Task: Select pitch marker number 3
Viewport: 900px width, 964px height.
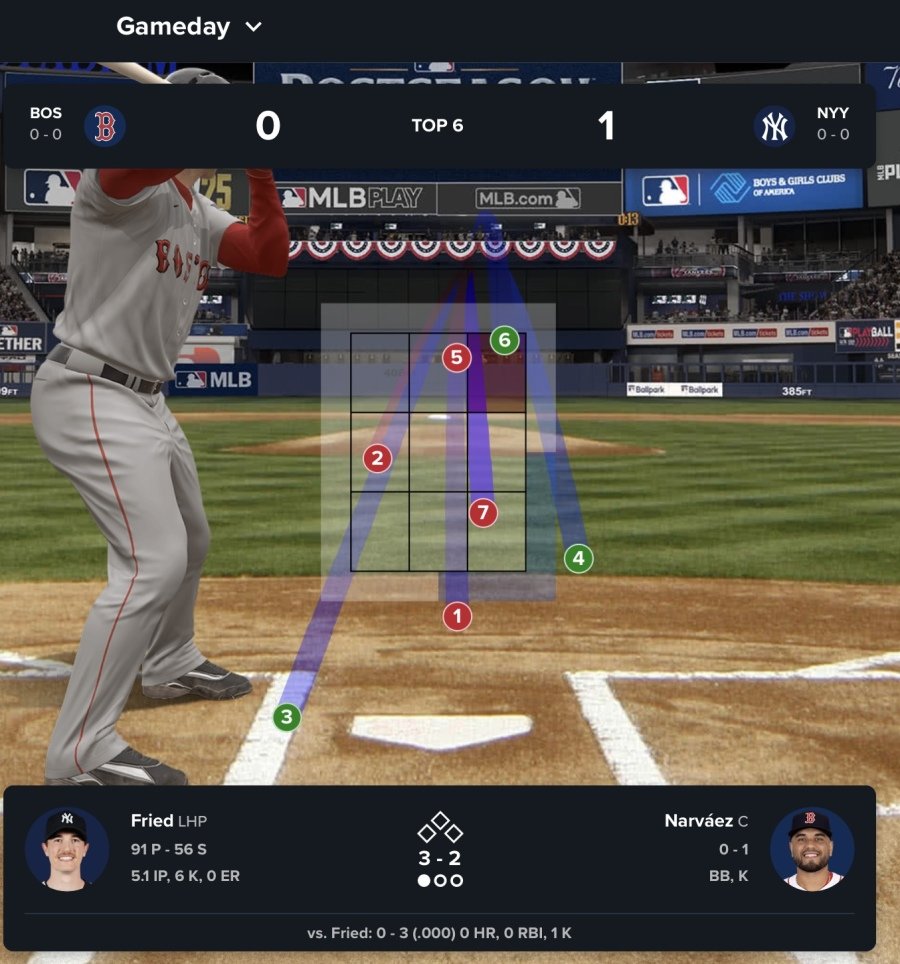Action: (x=287, y=716)
